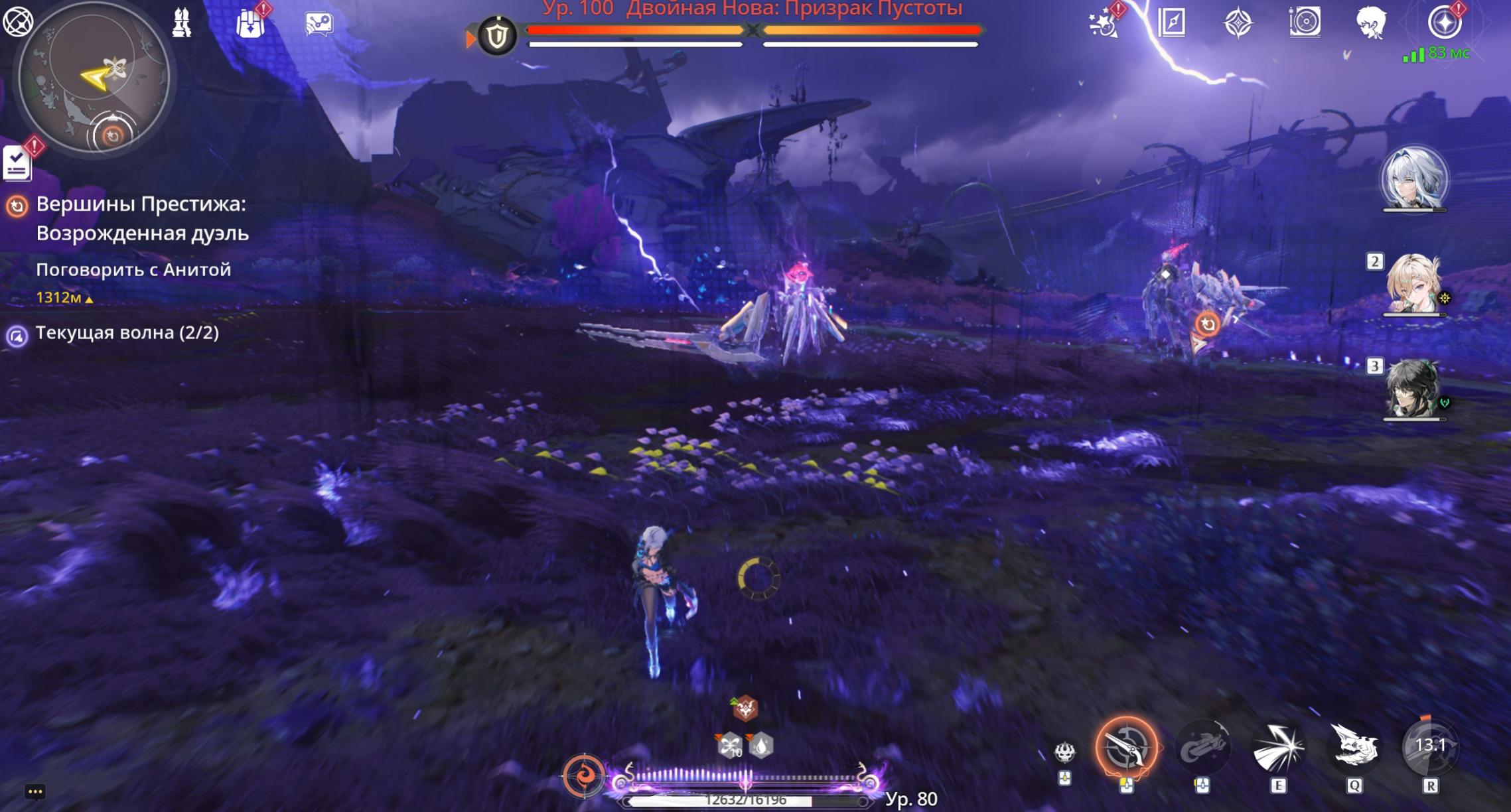Summon the beast echo skill
Screen dimensions: 1511x812
coord(1354,747)
